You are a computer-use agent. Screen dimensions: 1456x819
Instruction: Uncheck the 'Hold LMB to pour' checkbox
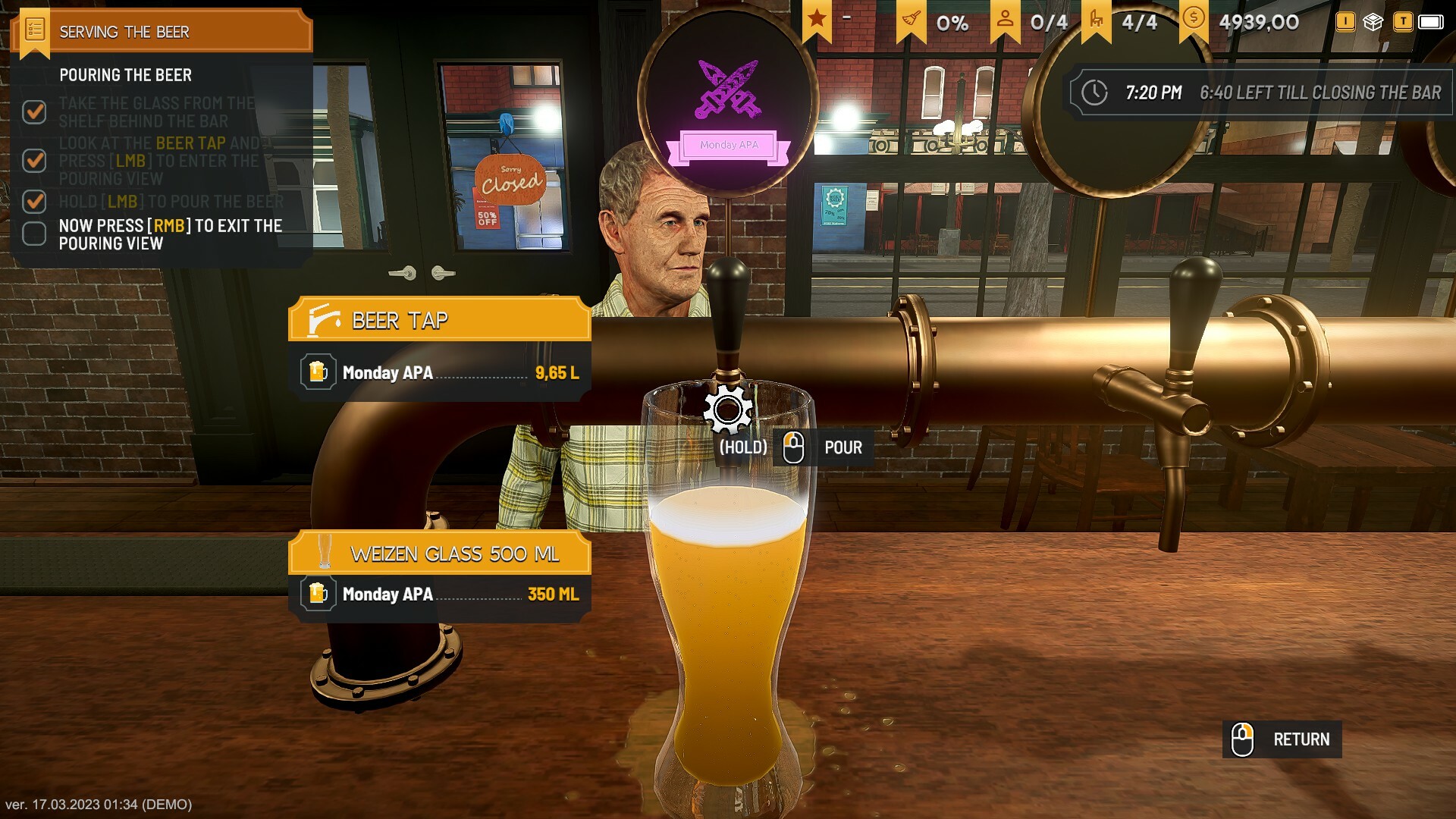point(35,202)
